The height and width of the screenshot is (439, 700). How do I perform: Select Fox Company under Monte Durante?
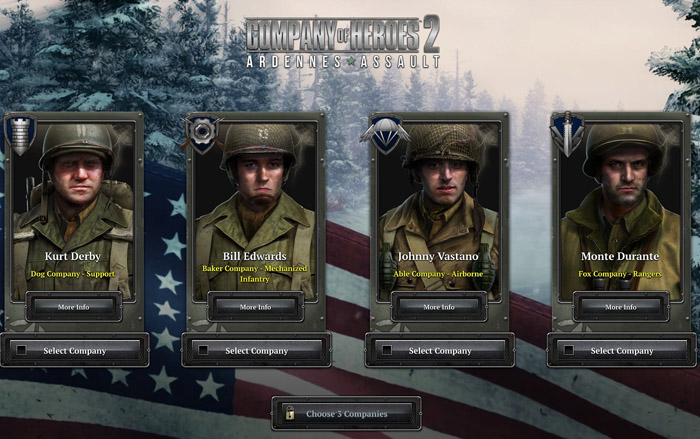point(622,351)
